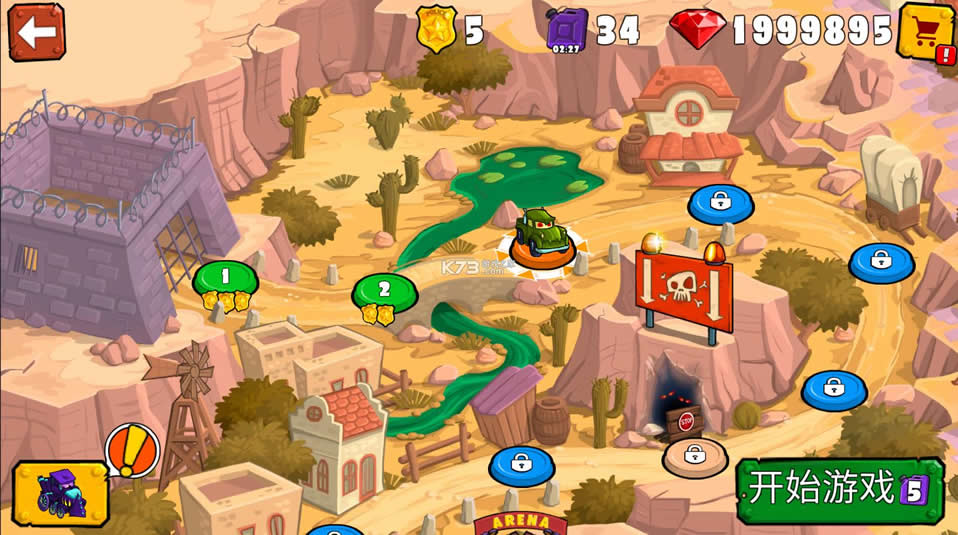Open the purple car garage
Screen dimensions: 958x535
[x=60, y=493]
